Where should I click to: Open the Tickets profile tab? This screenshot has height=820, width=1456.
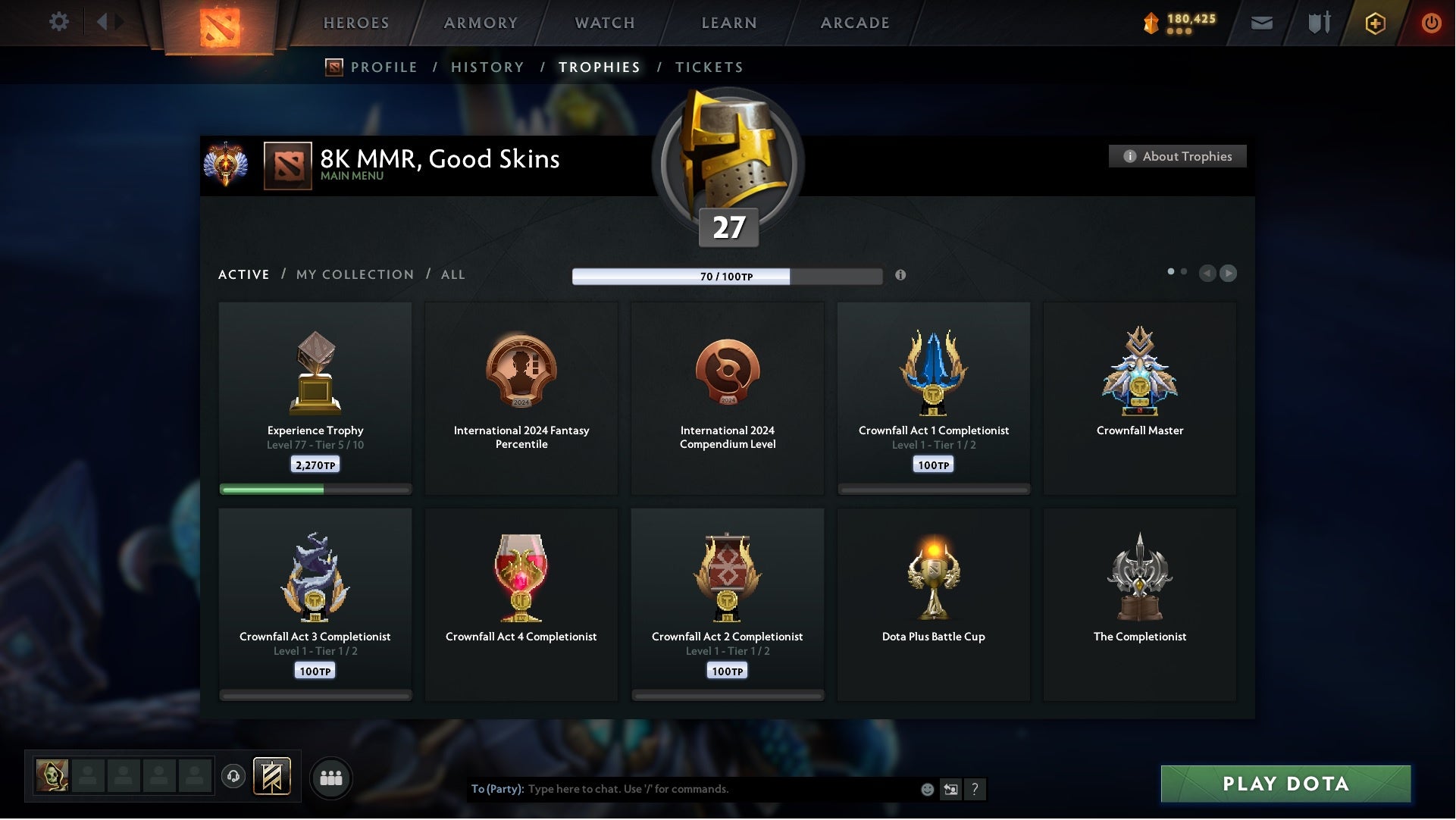[x=709, y=67]
